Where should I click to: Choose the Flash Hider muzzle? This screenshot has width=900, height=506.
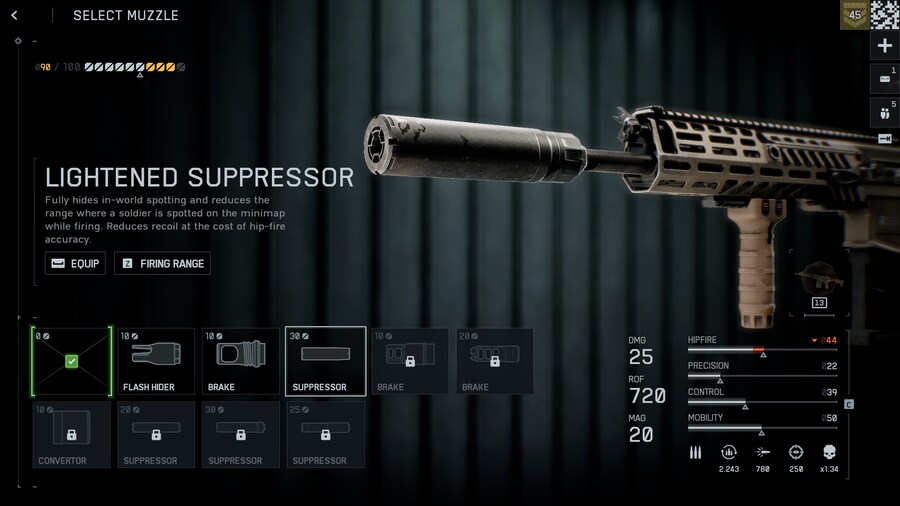pyautogui.click(x=156, y=361)
